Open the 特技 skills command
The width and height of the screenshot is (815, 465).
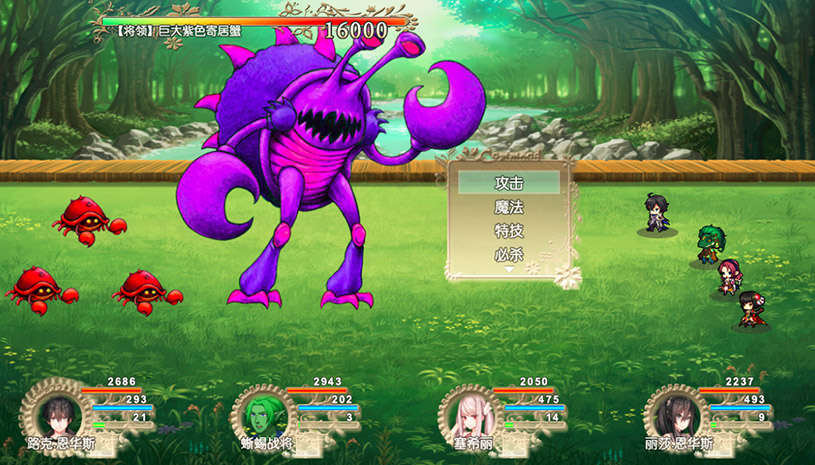[509, 231]
